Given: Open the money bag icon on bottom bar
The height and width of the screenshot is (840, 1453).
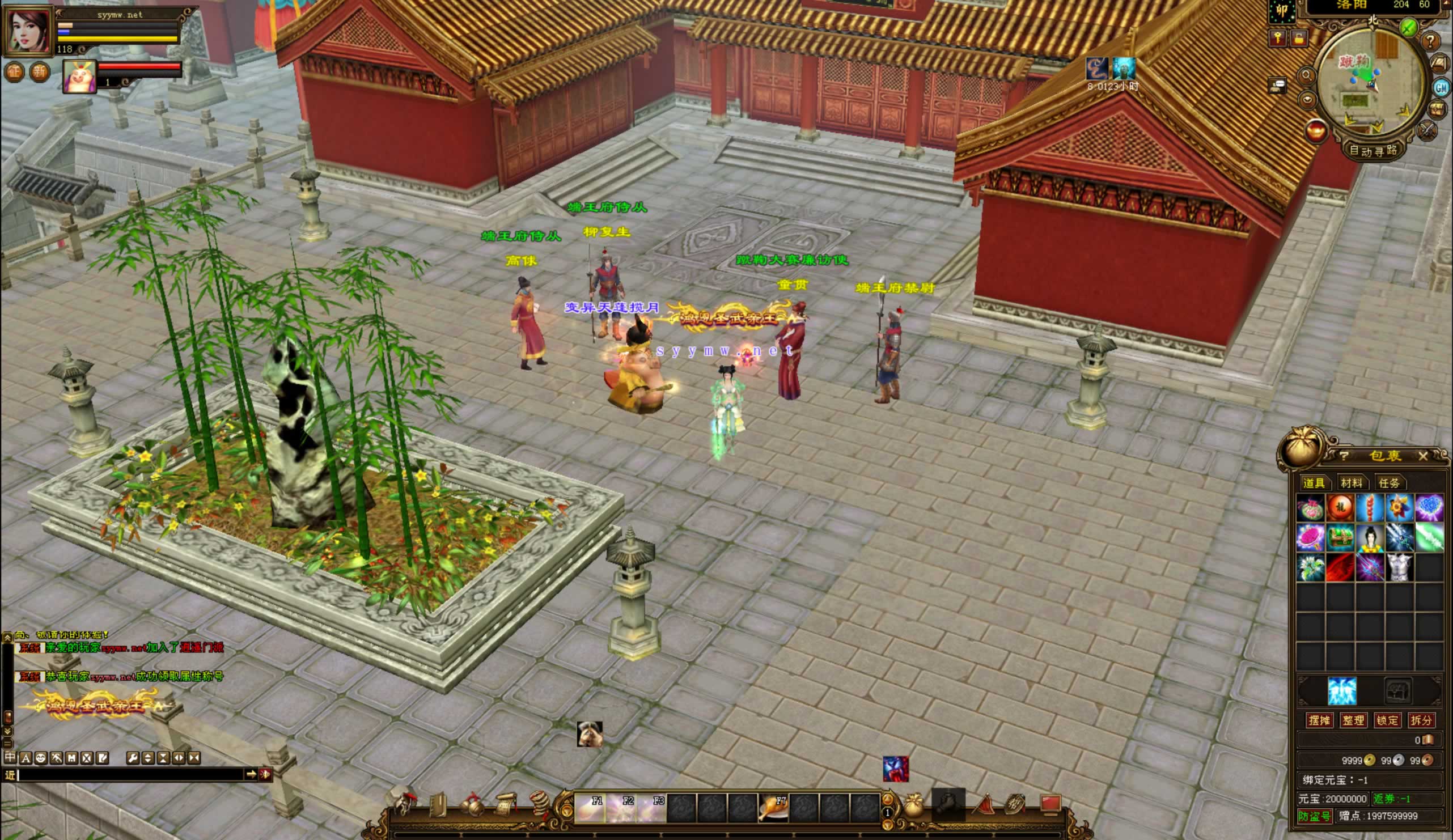Looking at the screenshot, I should tap(913, 806).
